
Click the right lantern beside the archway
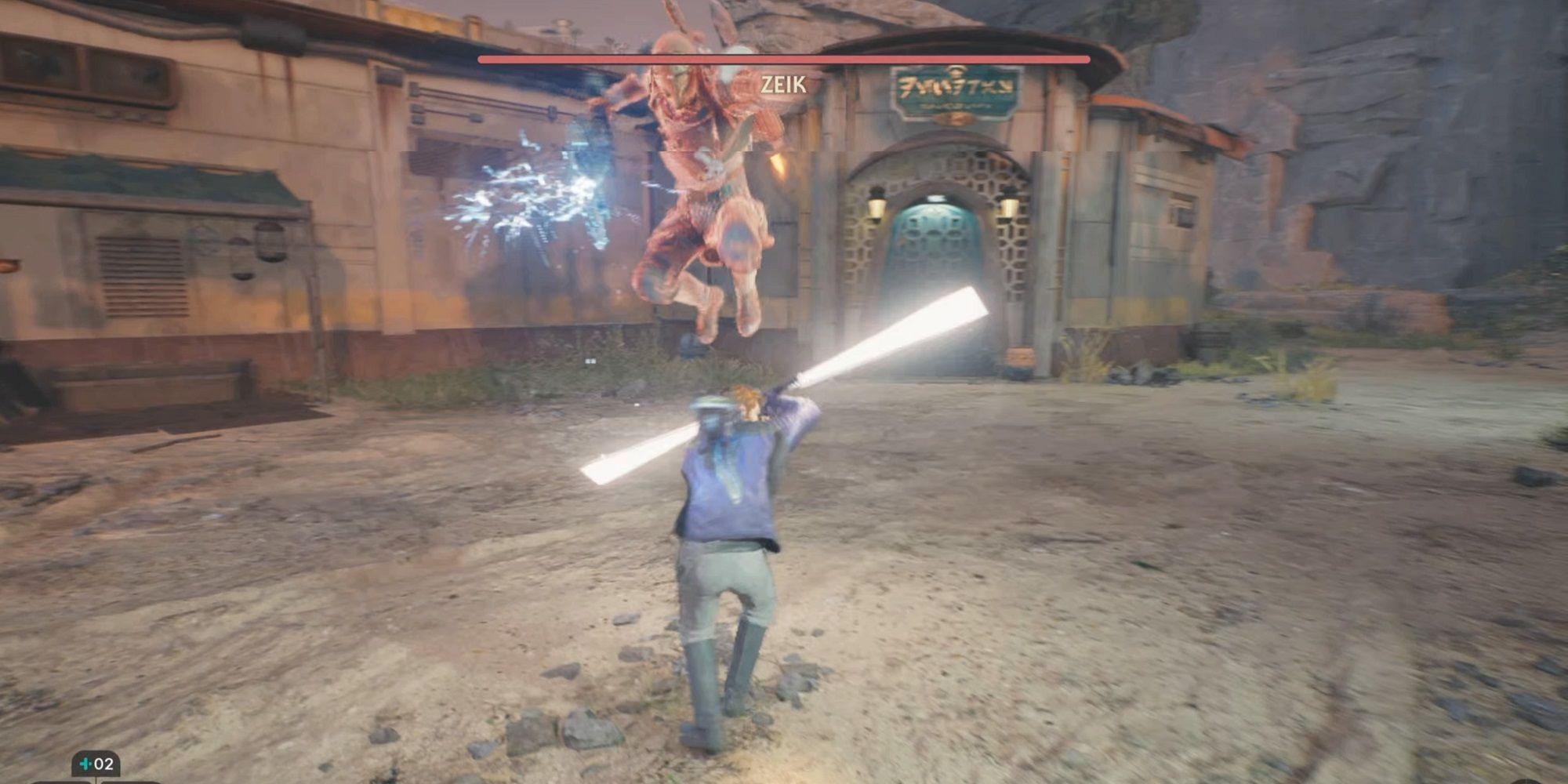pos(1009,206)
